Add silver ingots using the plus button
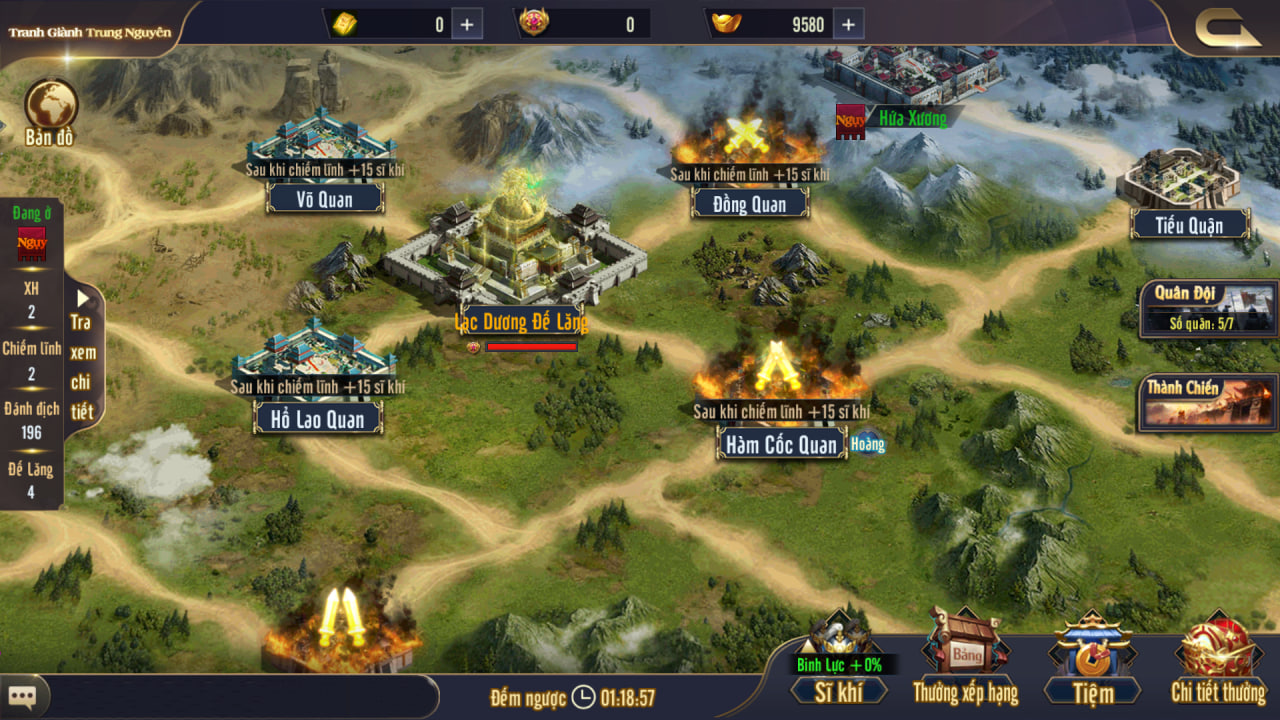 click(x=848, y=24)
